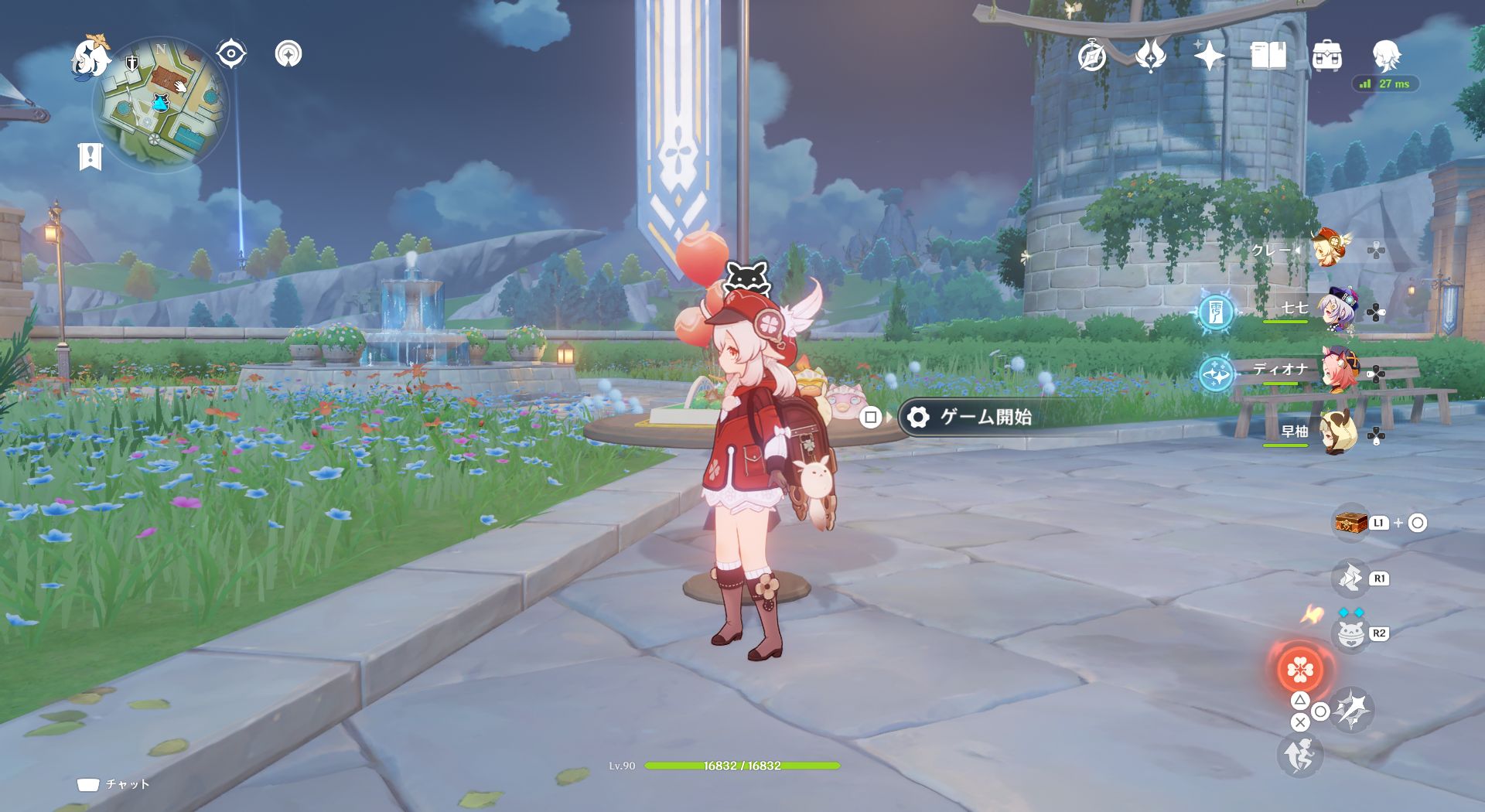1485x812 pixels.
Task: Open the adventurer handbook book icon
Action: pyautogui.click(x=1268, y=56)
